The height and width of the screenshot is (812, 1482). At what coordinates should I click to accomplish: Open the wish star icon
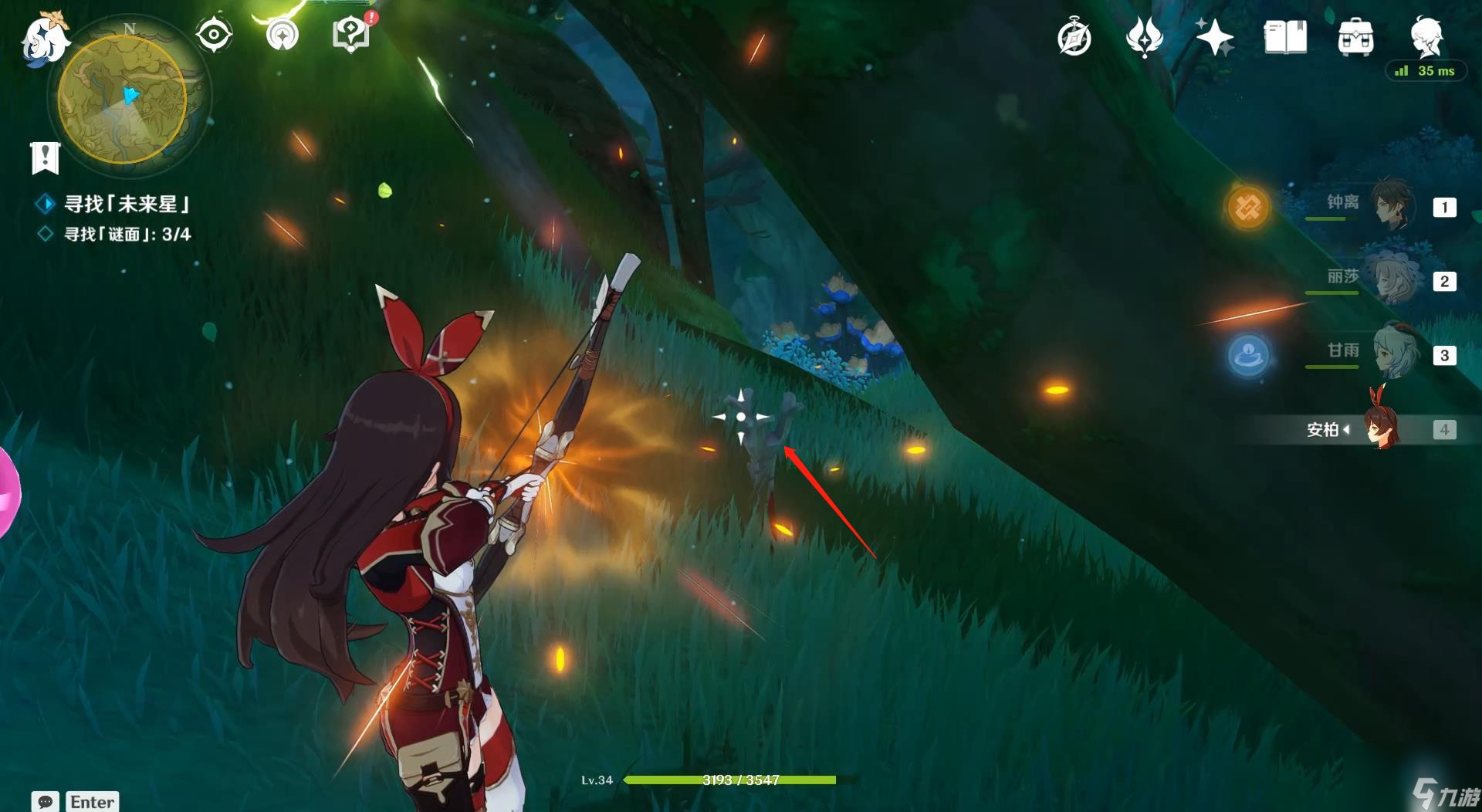click(x=1214, y=37)
